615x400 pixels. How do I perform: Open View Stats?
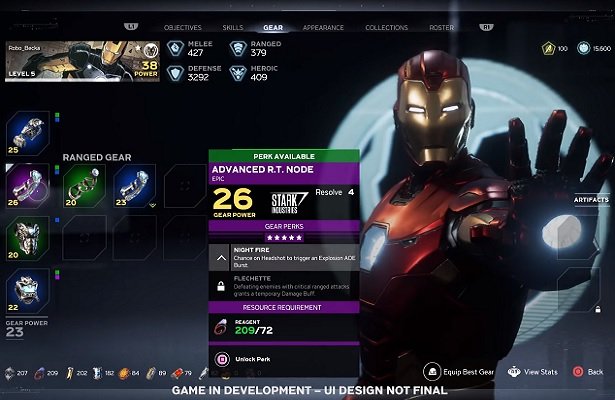point(533,372)
